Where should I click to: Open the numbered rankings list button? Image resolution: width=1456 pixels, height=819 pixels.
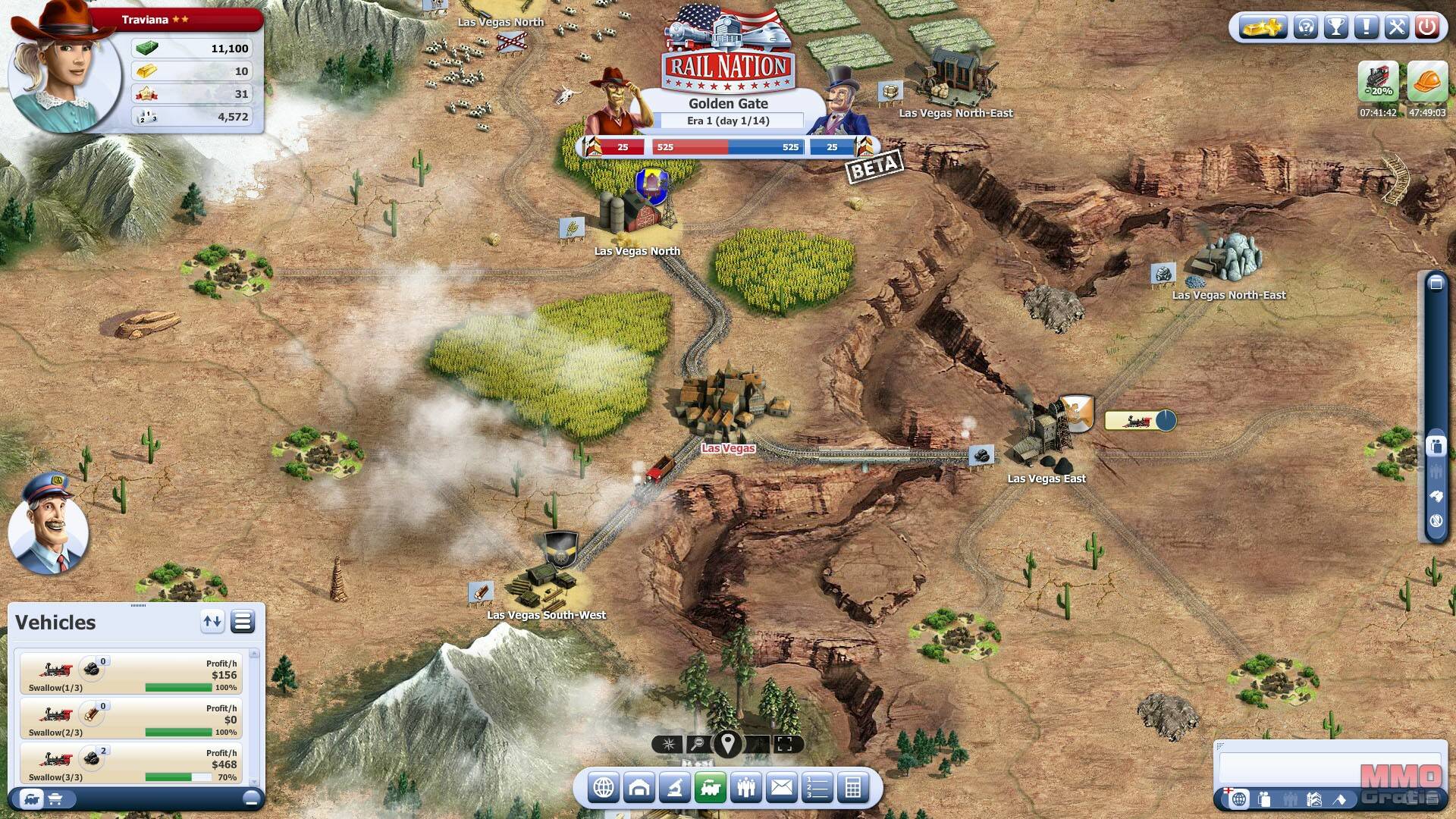click(817, 788)
